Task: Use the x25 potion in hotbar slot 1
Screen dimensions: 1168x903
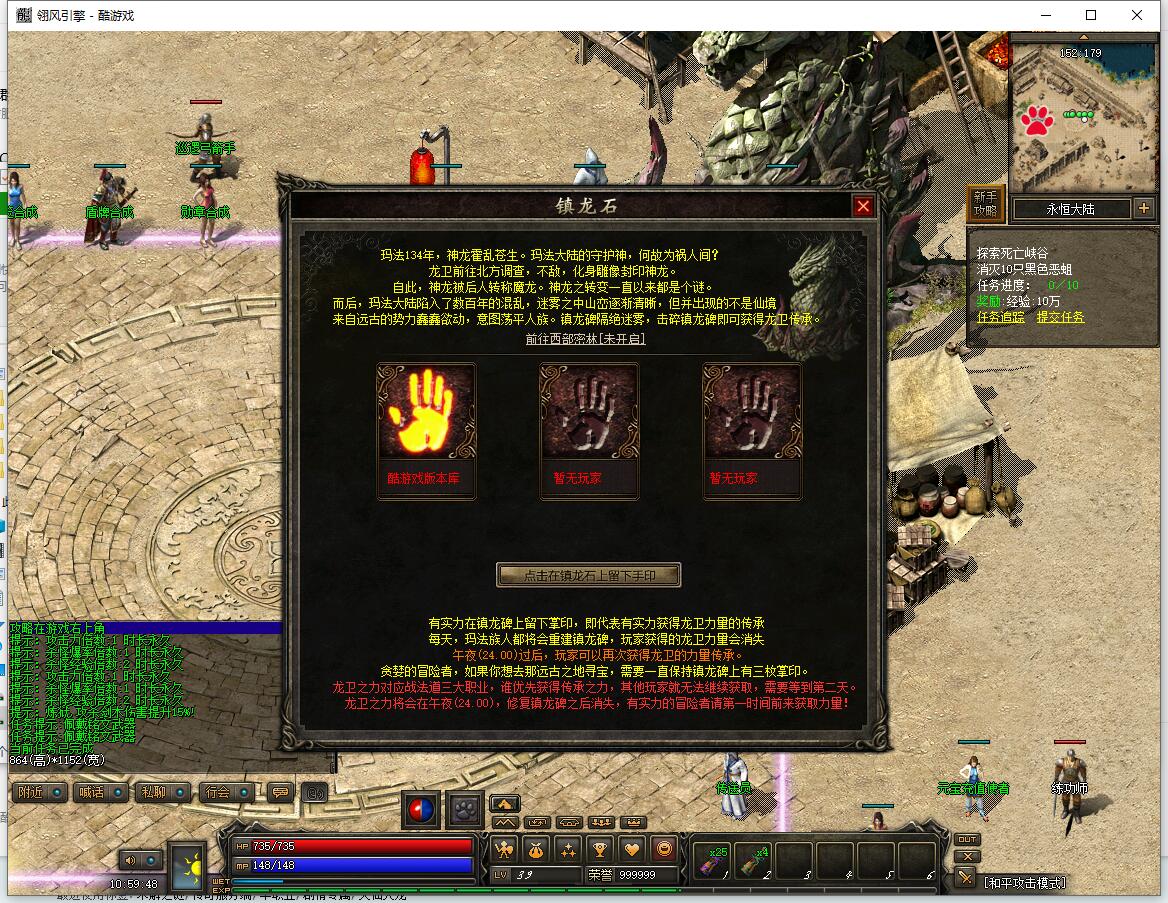Action: click(713, 862)
